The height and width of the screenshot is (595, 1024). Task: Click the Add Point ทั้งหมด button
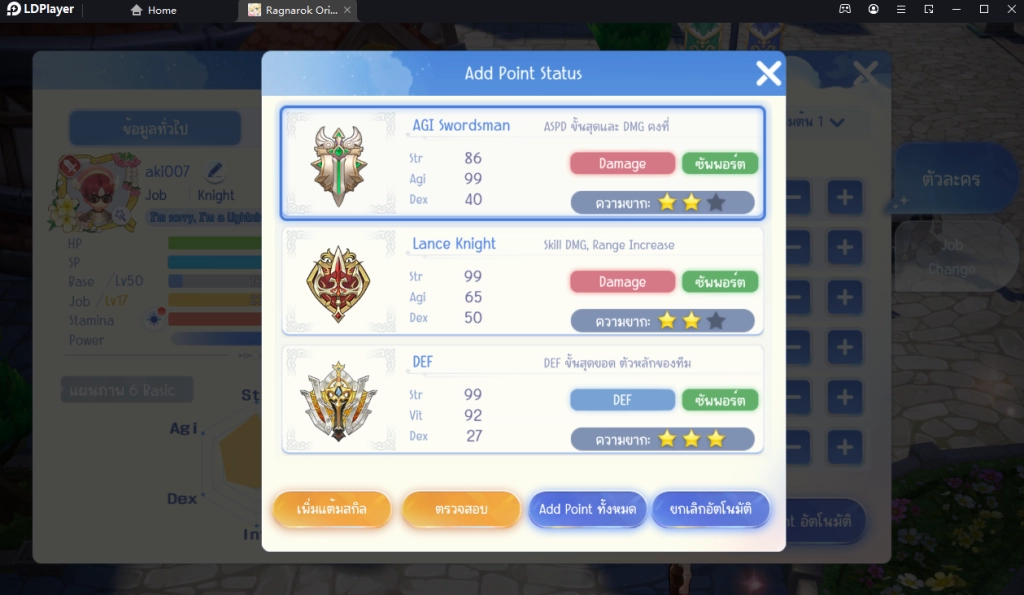587,509
